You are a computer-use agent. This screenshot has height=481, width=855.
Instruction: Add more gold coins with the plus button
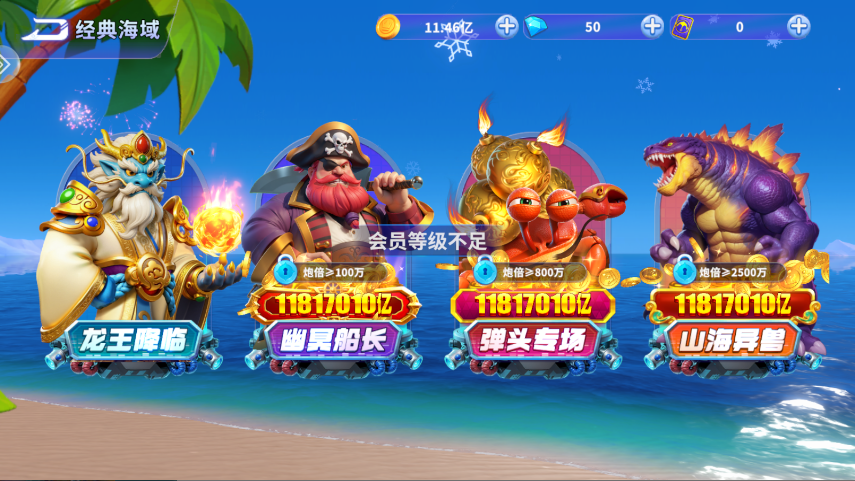coord(507,26)
